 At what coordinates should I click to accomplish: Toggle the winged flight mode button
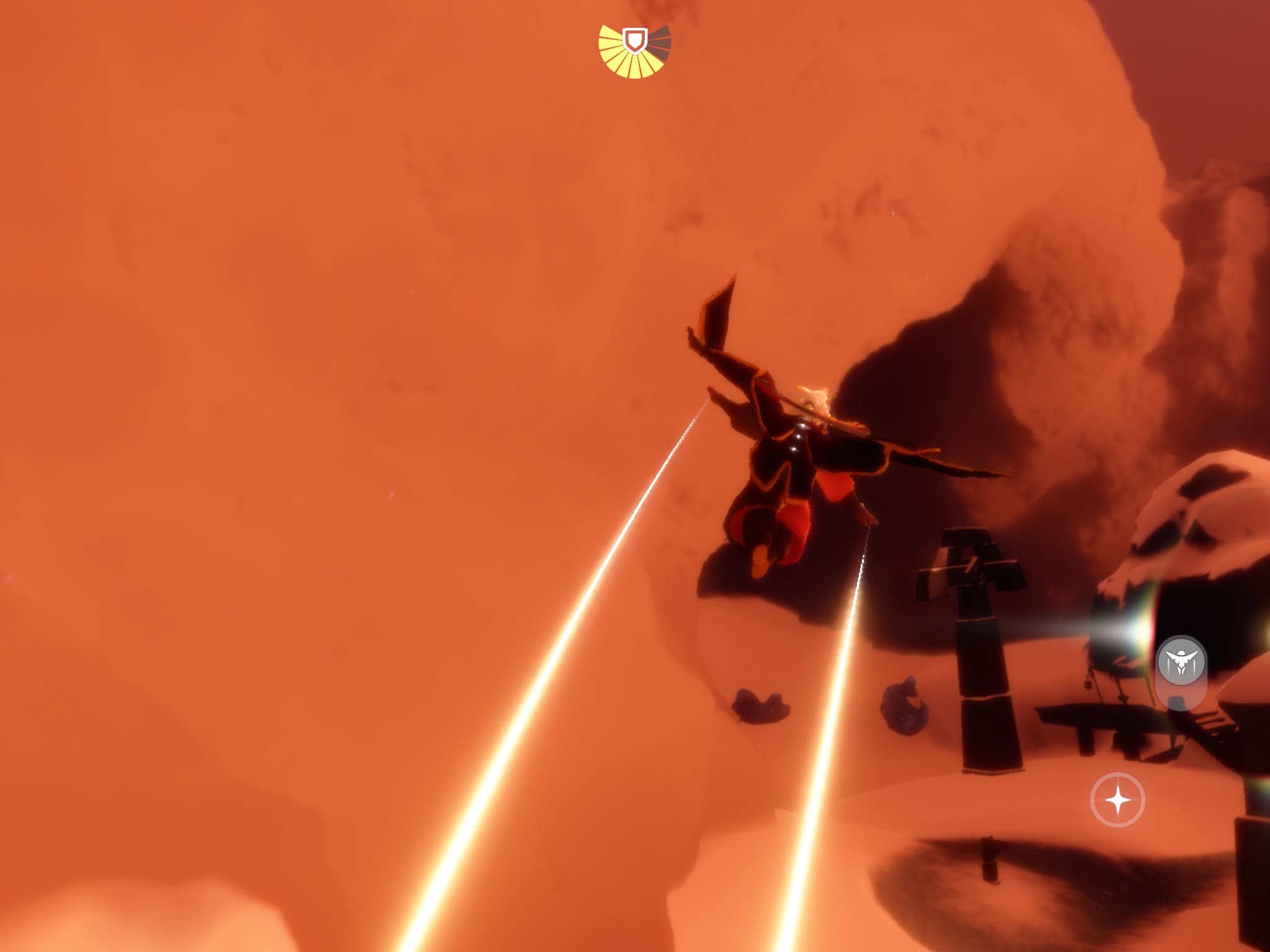pos(1181,662)
